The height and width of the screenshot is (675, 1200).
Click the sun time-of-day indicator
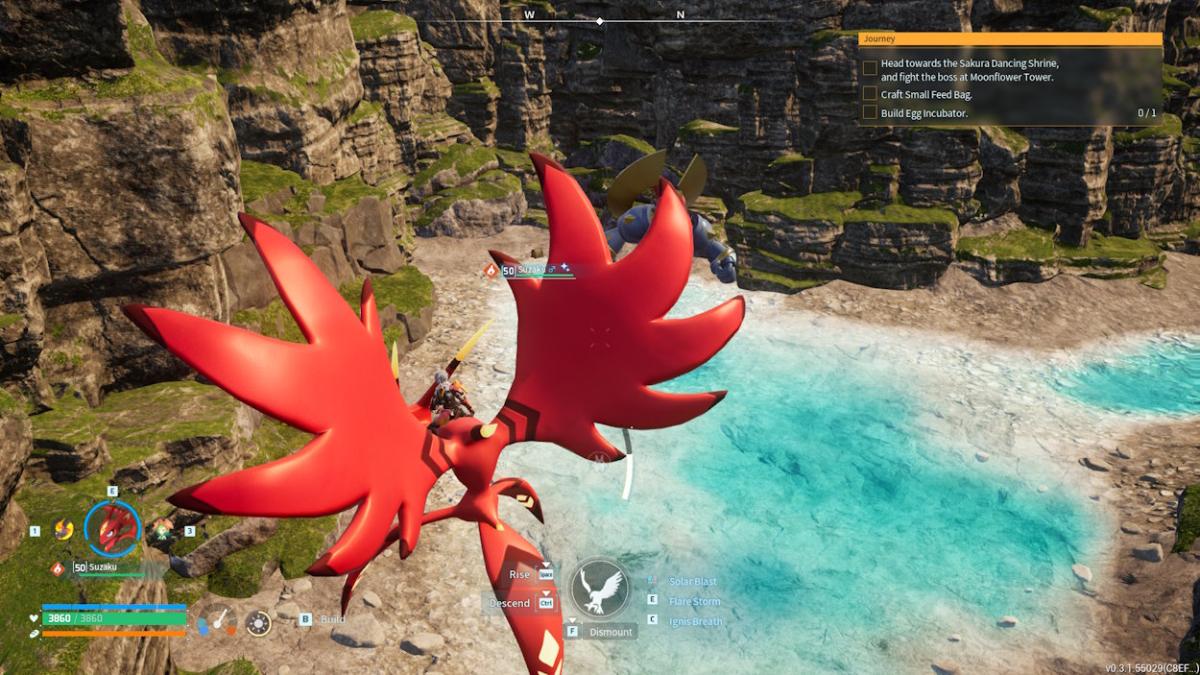point(258,623)
